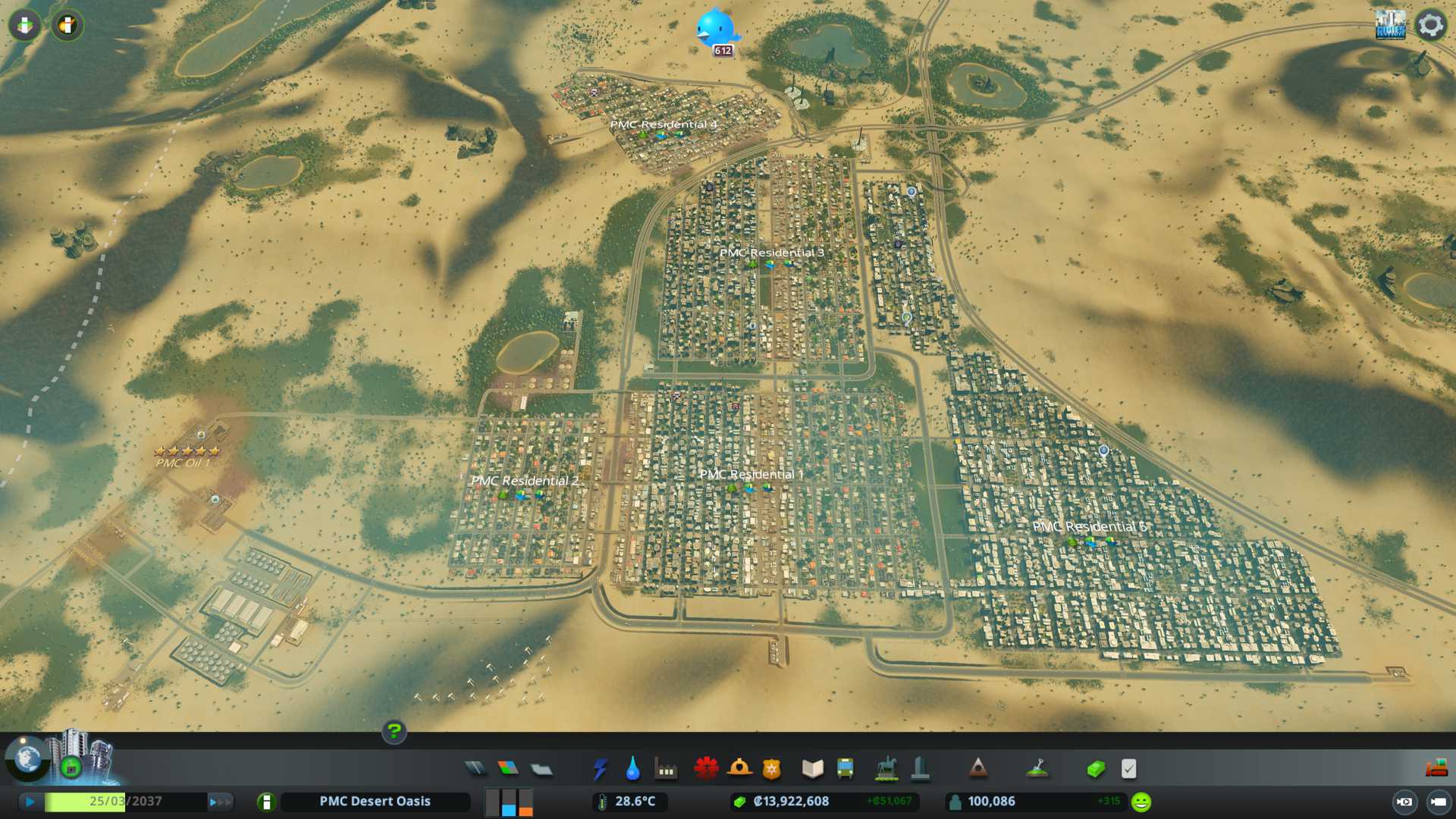Open the Roads build menu

point(475,769)
